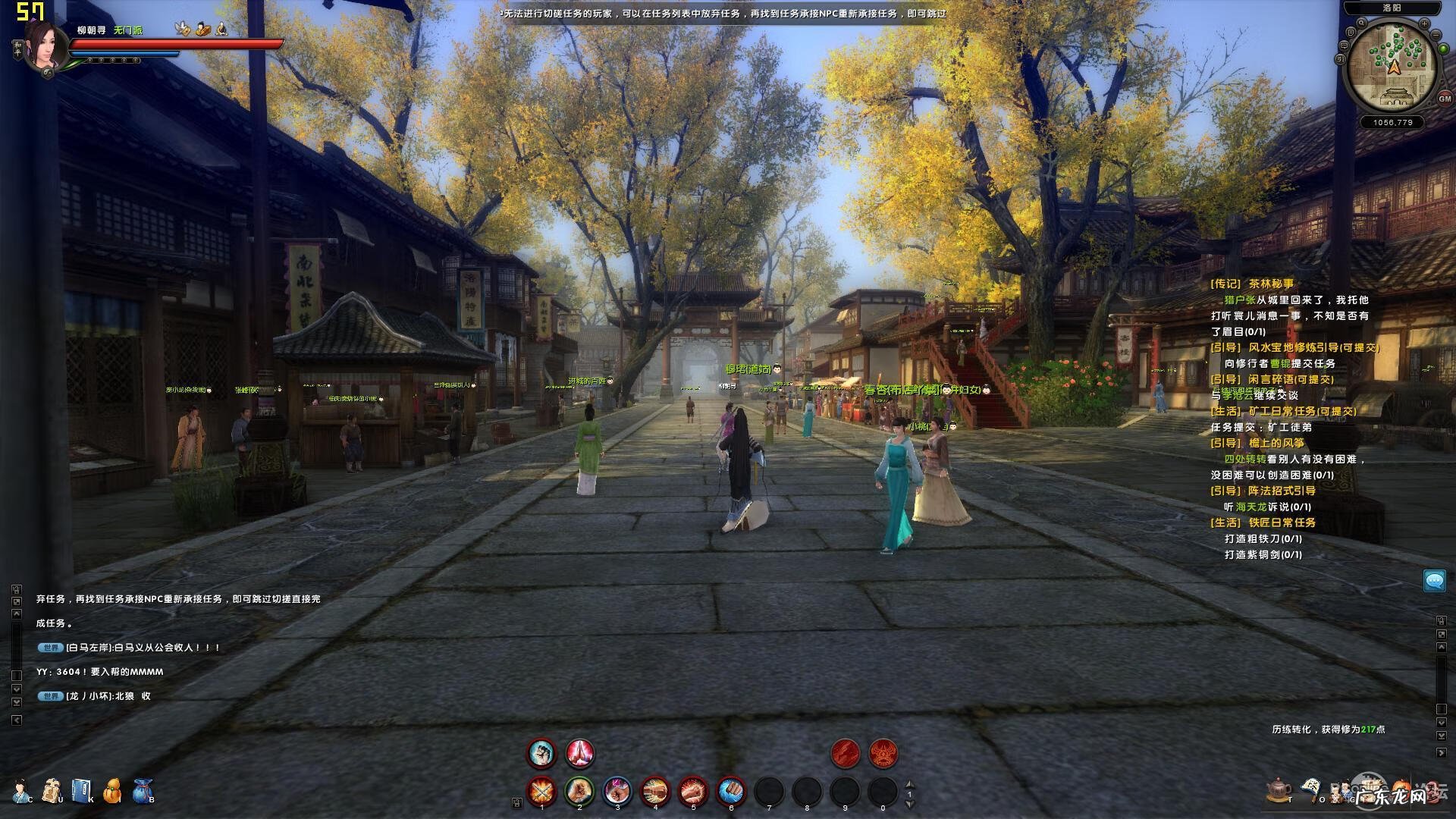Toggle the hotbar lock icon
This screenshot has width=1456, height=819.
[517, 802]
